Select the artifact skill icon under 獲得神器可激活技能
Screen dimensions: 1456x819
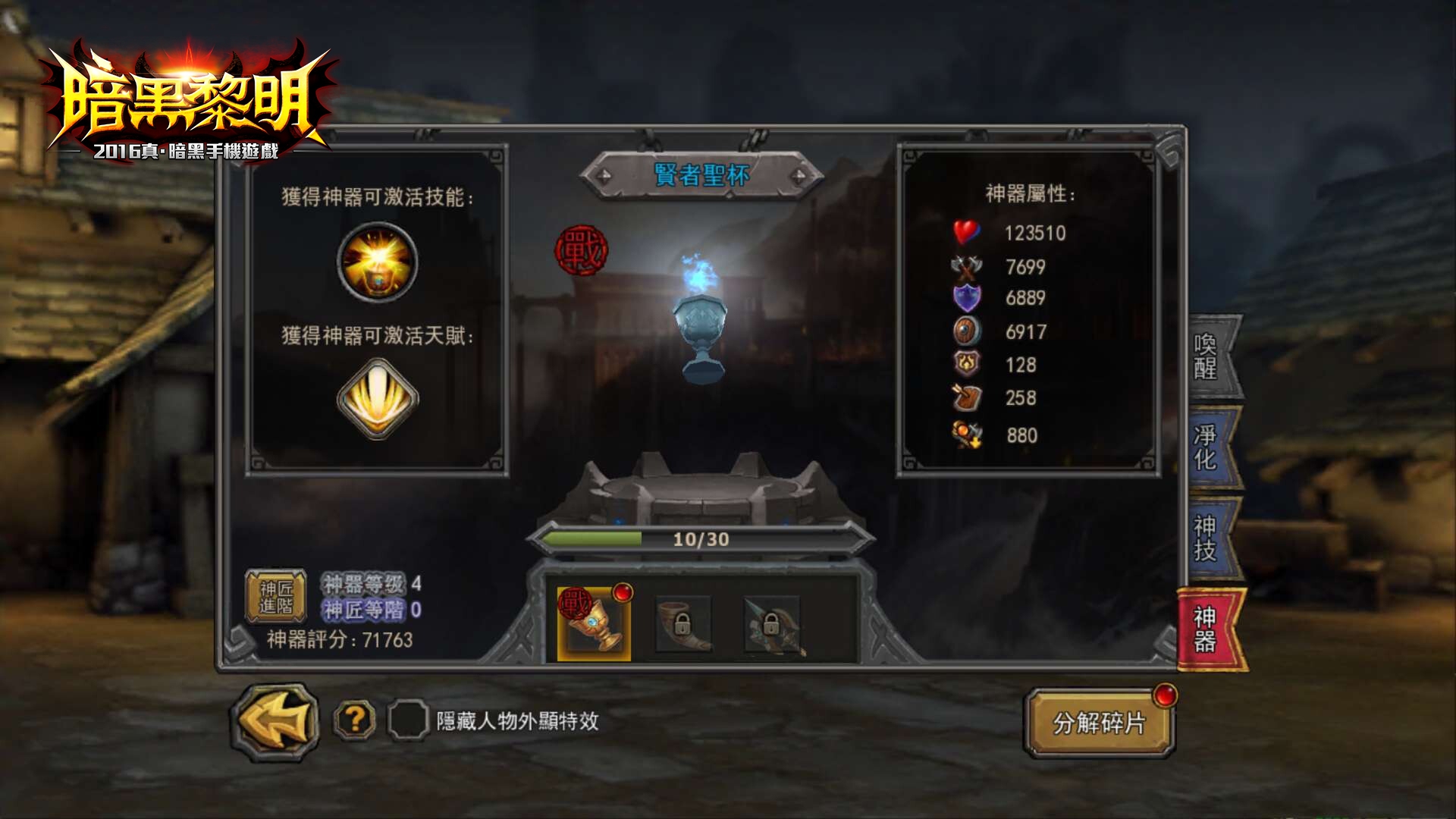point(377,261)
